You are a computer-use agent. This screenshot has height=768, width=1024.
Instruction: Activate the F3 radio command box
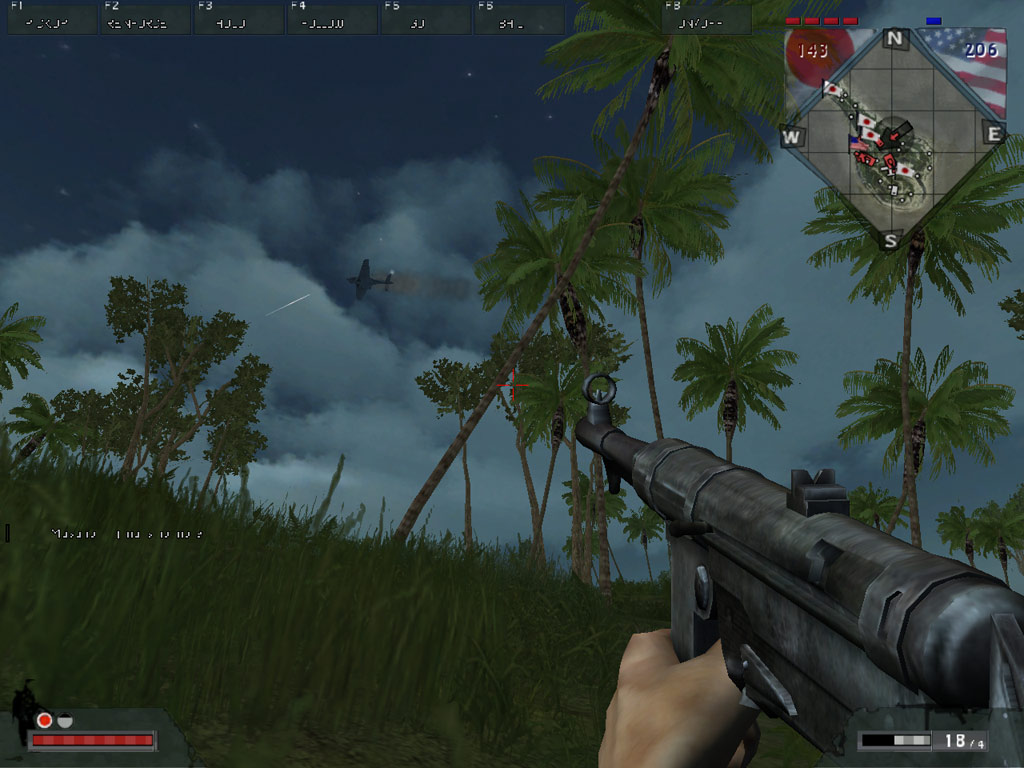pos(238,19)
